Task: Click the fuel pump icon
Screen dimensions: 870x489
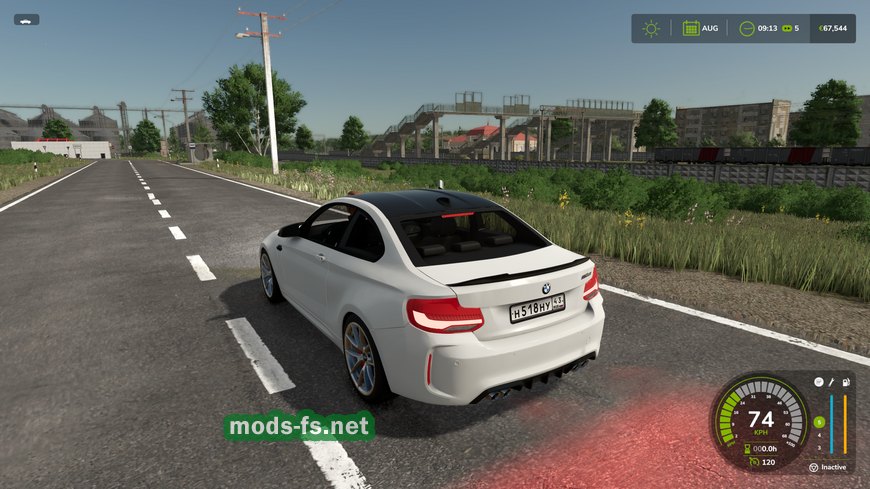Action: point(846,382)
